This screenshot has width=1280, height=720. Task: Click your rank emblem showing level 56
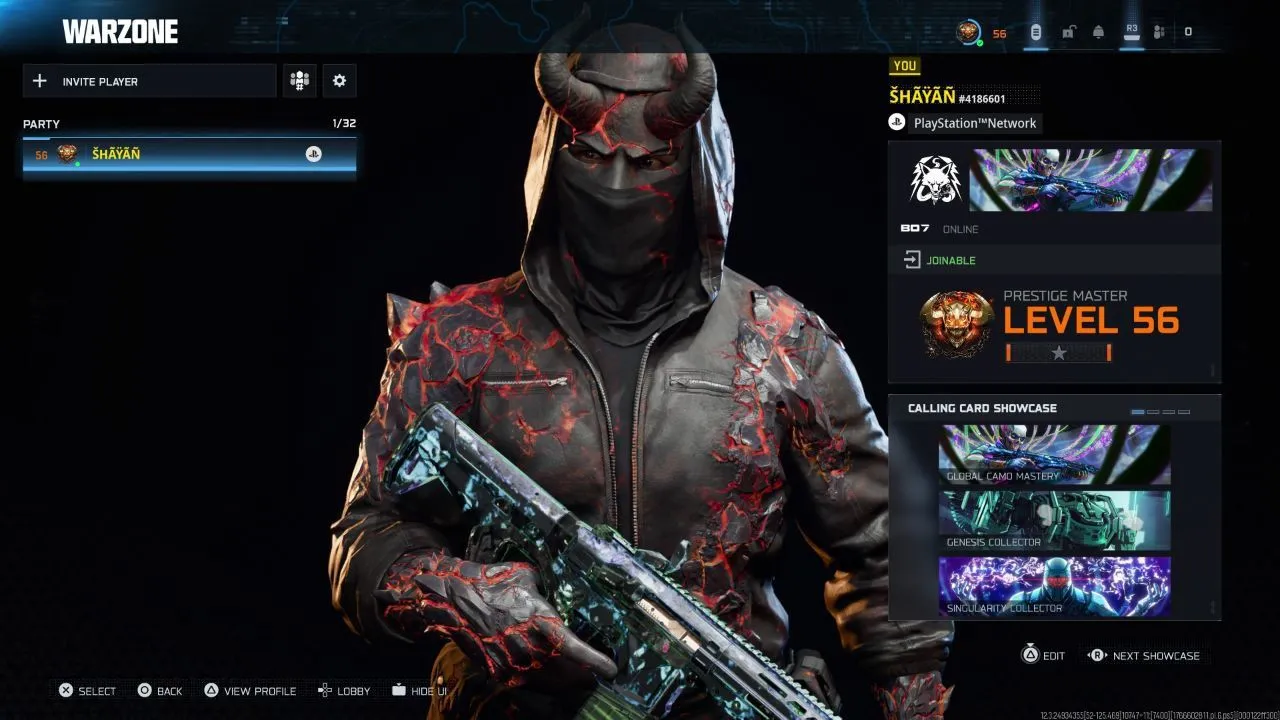coord(956,326)
